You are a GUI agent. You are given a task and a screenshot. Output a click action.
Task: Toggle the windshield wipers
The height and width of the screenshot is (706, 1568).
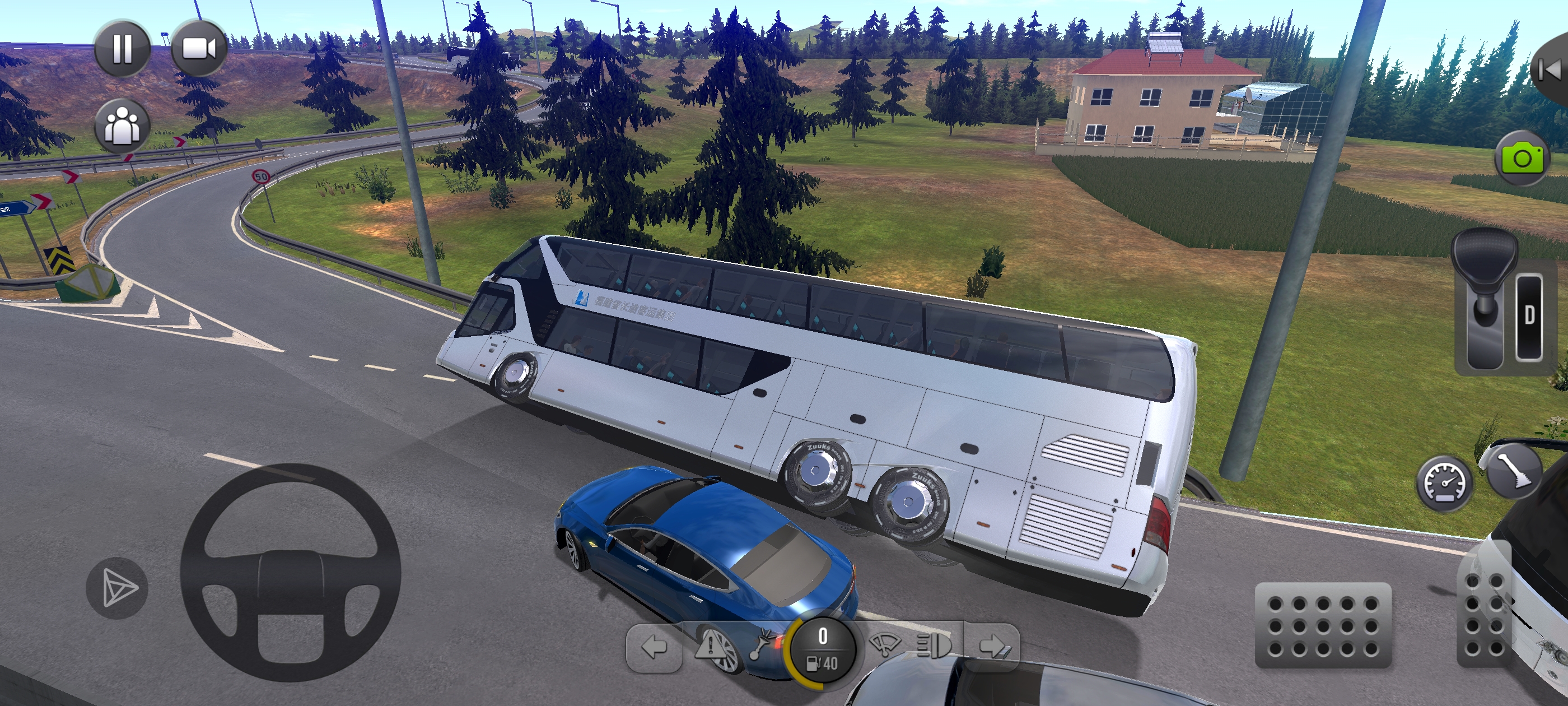[x=884, y=644]
